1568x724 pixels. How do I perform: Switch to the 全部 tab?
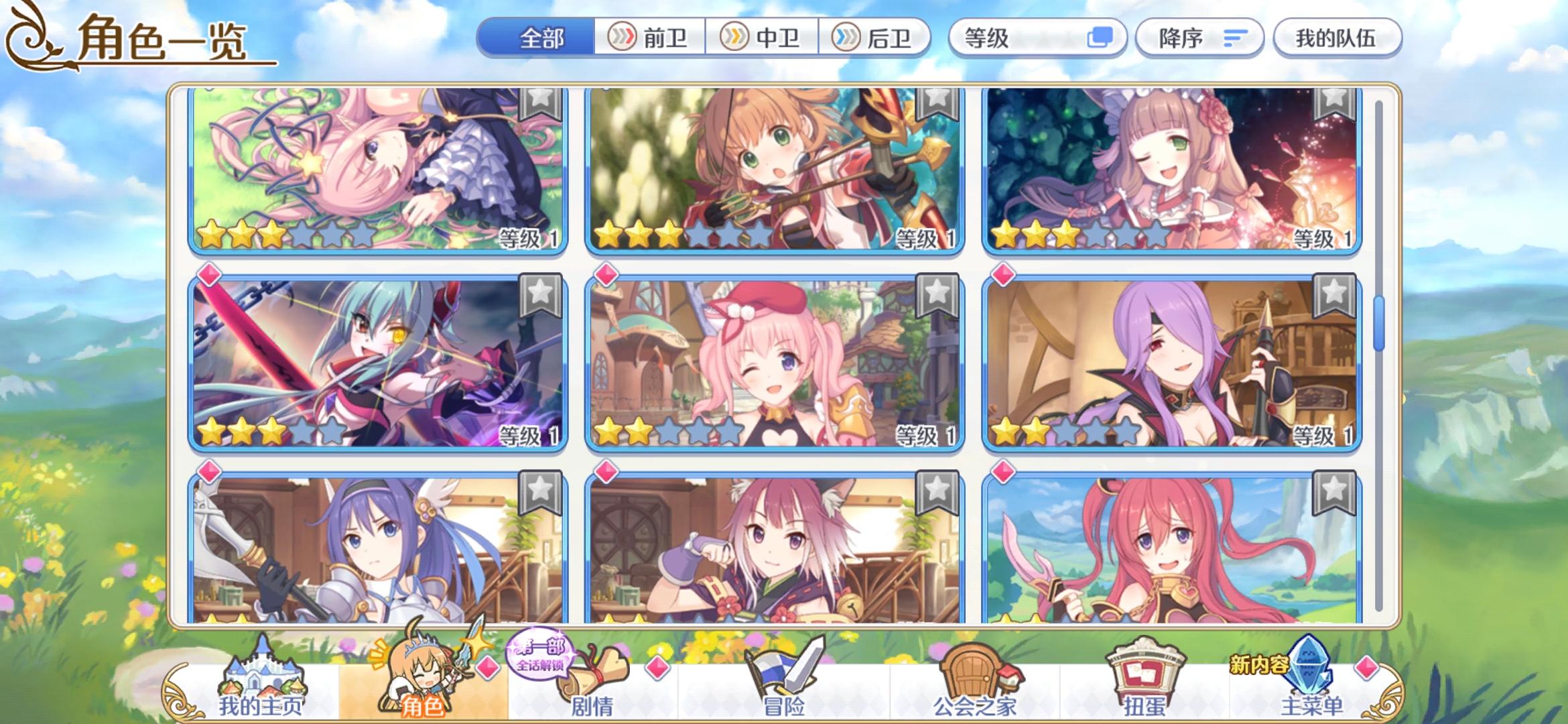click(543, 38)
